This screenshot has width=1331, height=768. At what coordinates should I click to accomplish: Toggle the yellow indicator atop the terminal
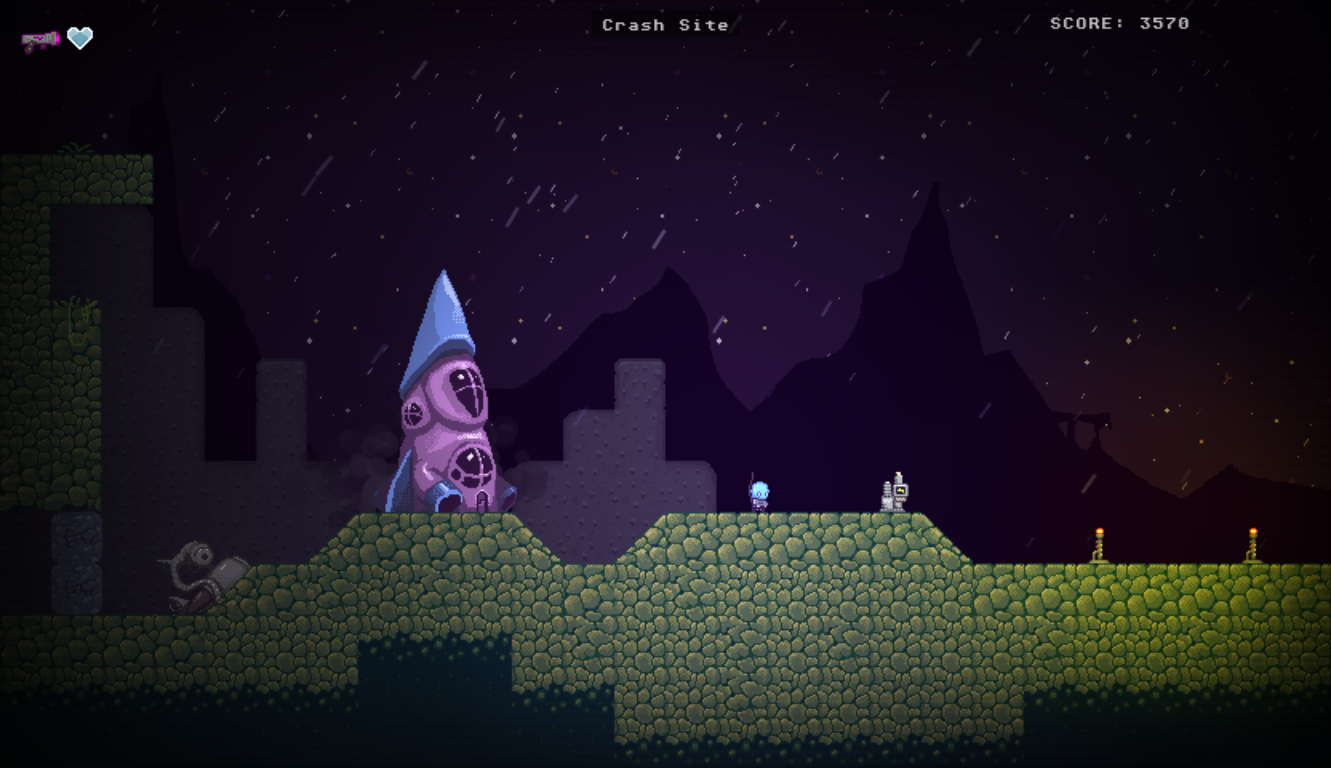point(898,475)
